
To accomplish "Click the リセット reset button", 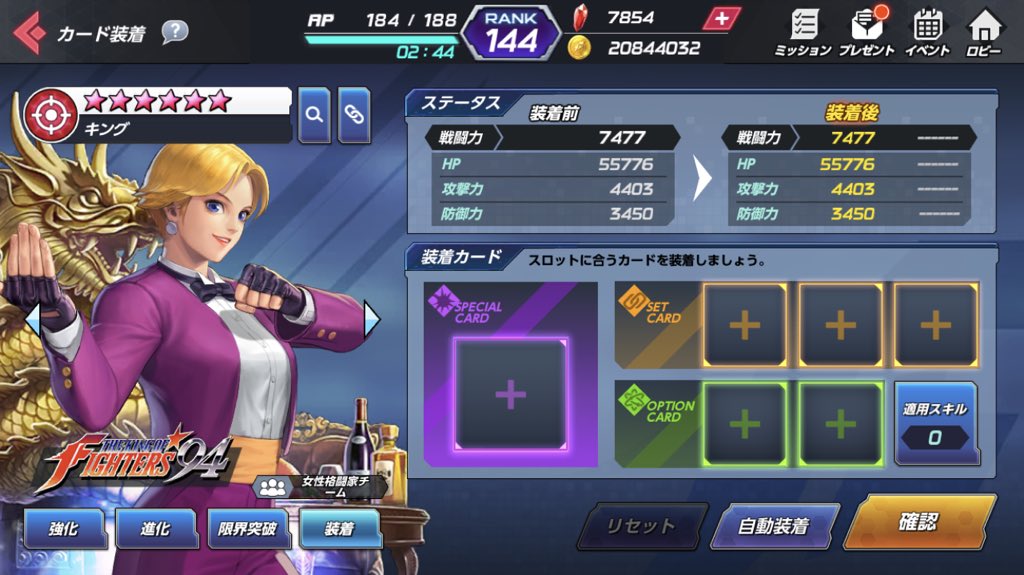I will (641, 526).
